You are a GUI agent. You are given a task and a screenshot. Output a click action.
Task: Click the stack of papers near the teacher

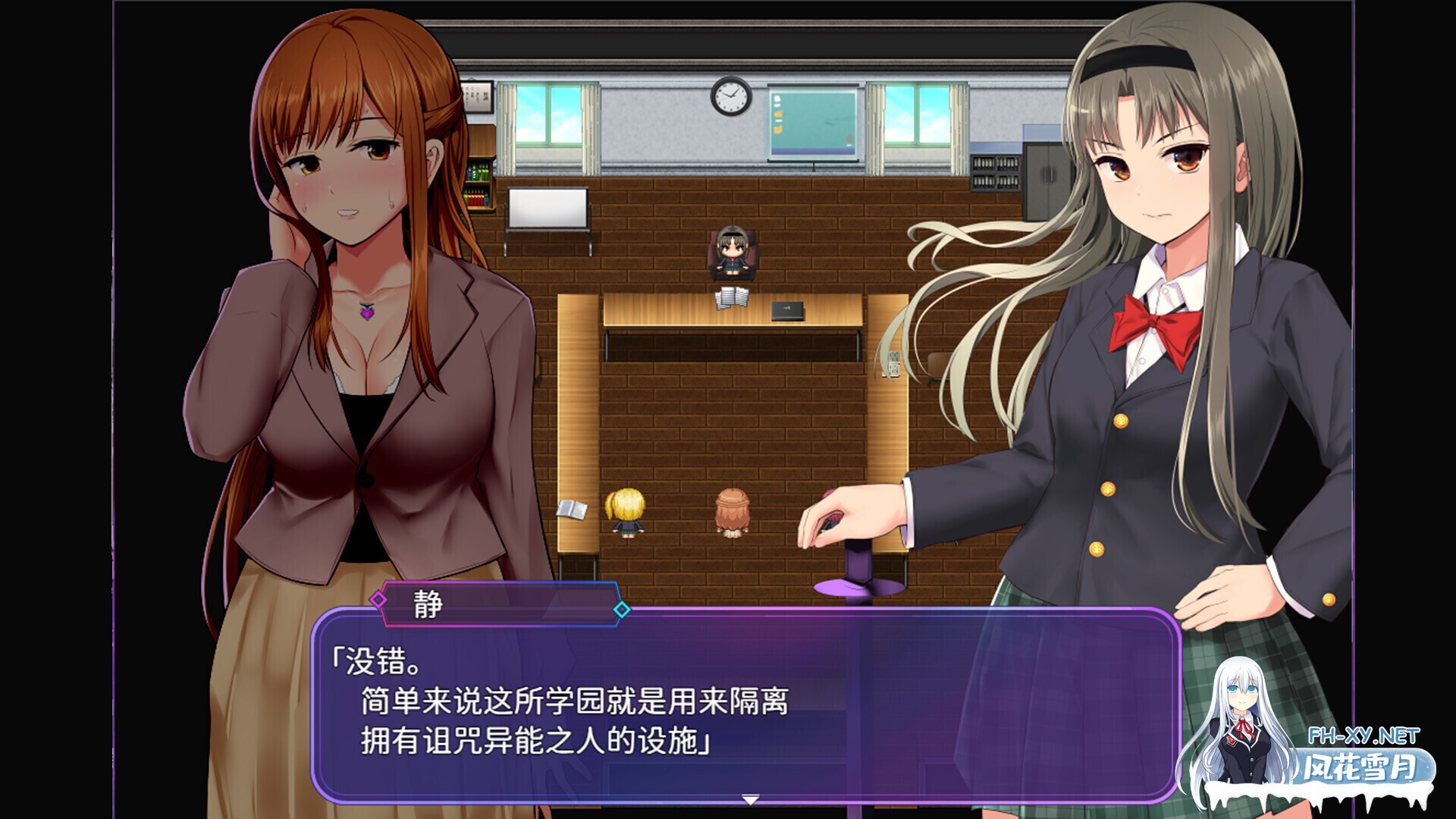coord(731,299)
